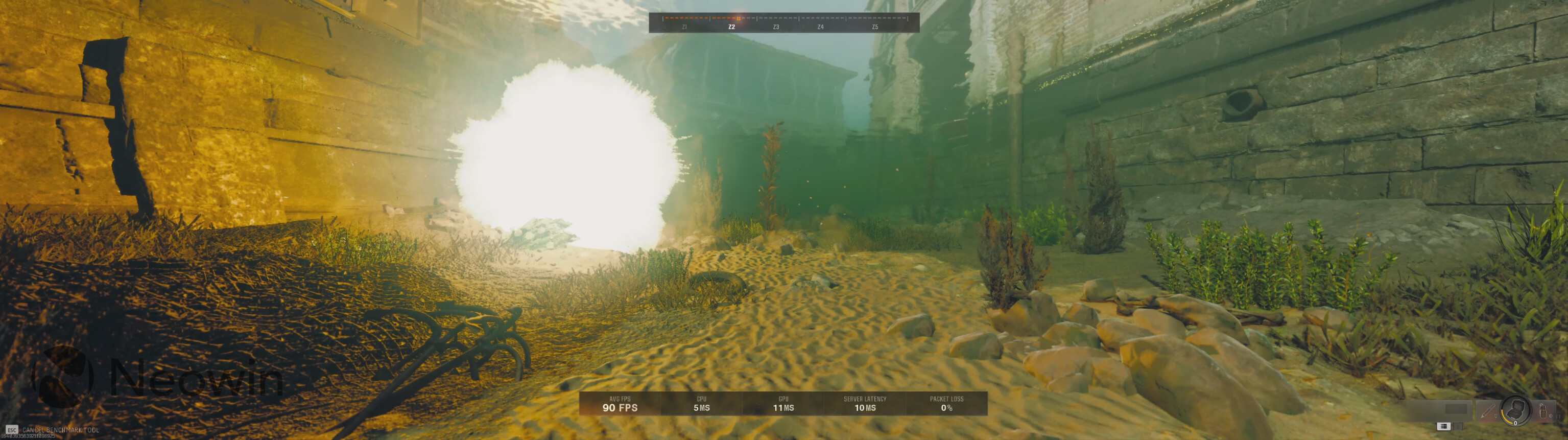Open the scoreboard list icon near the minimap
This screenshot has width=1568, height=440.
[1443, 428]
